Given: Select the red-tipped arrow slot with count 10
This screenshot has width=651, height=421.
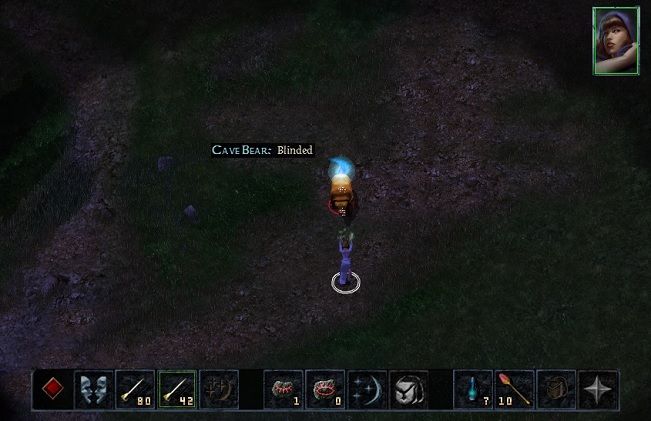Looking at the screenshot, I should tap(514, 389).
